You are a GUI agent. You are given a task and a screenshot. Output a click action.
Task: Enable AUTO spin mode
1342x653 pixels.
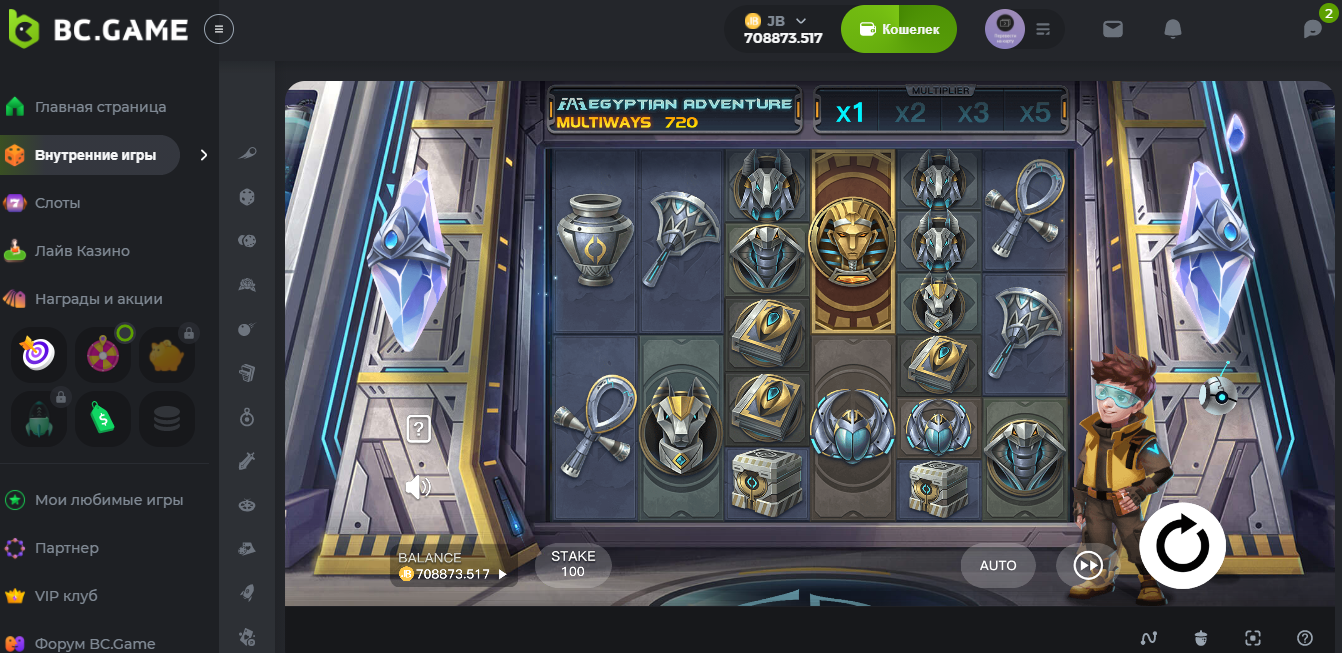pyautogui.click(x=998, y=565)
